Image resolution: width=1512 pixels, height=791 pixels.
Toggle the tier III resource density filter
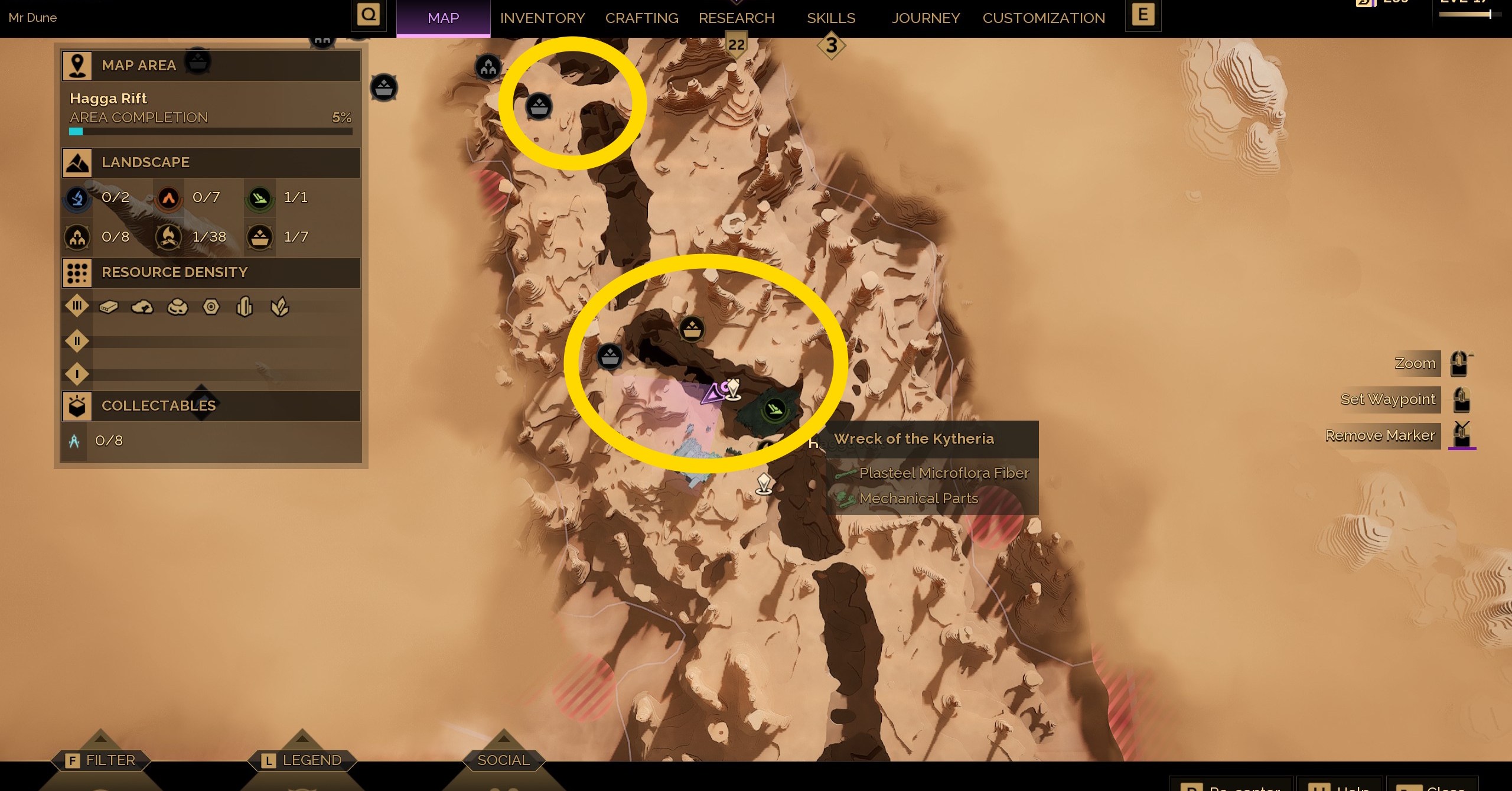[x=76, y=305]
